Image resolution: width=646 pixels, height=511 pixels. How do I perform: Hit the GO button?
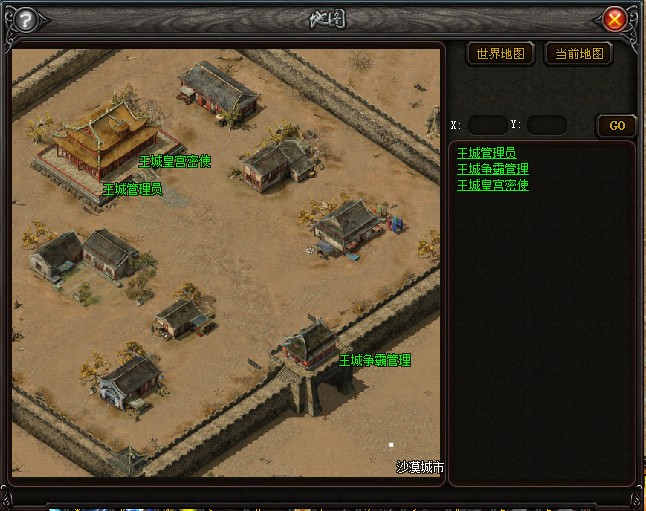click(616, 125)
